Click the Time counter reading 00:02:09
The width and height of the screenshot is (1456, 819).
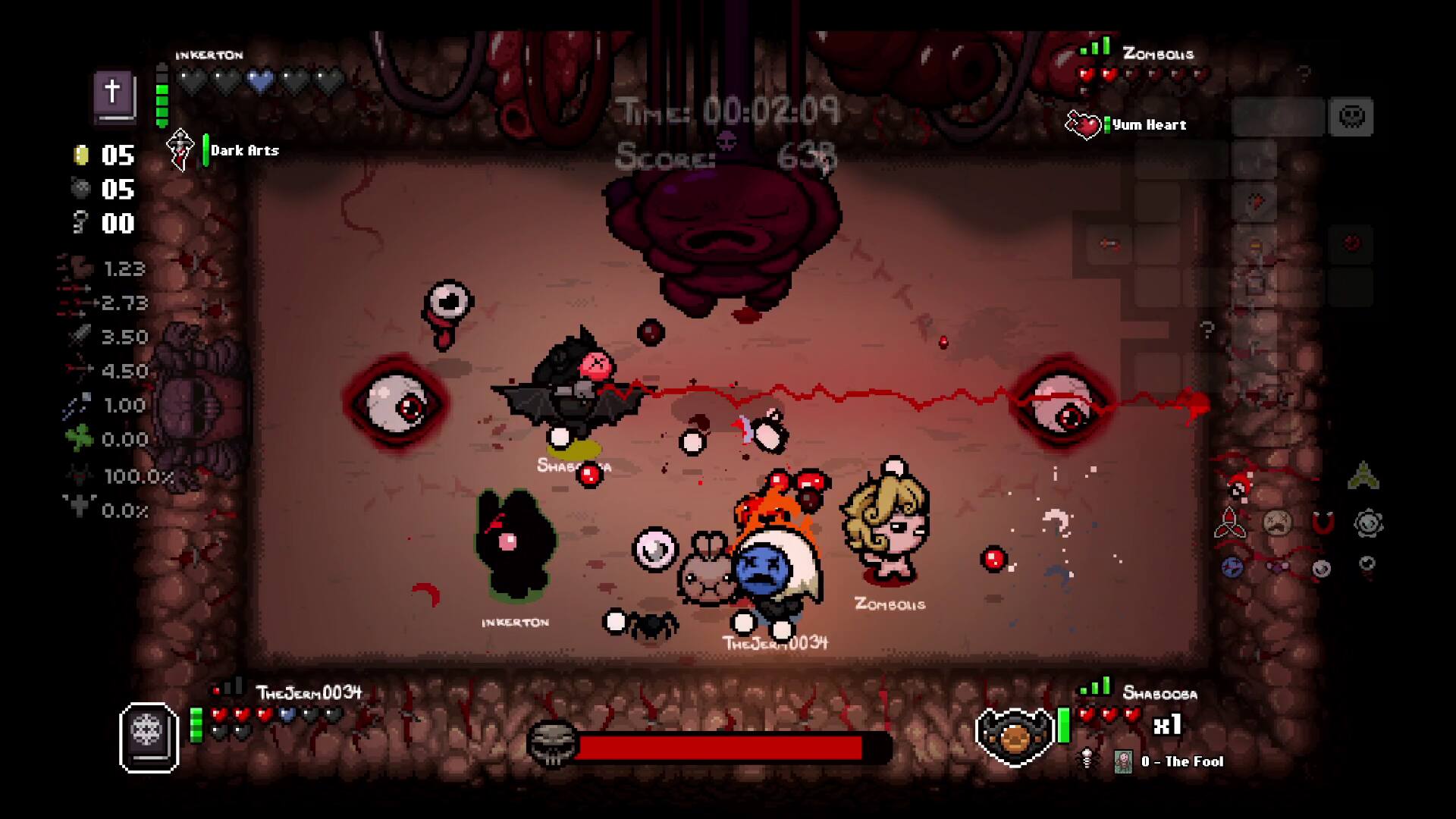[x=730, y=111]
